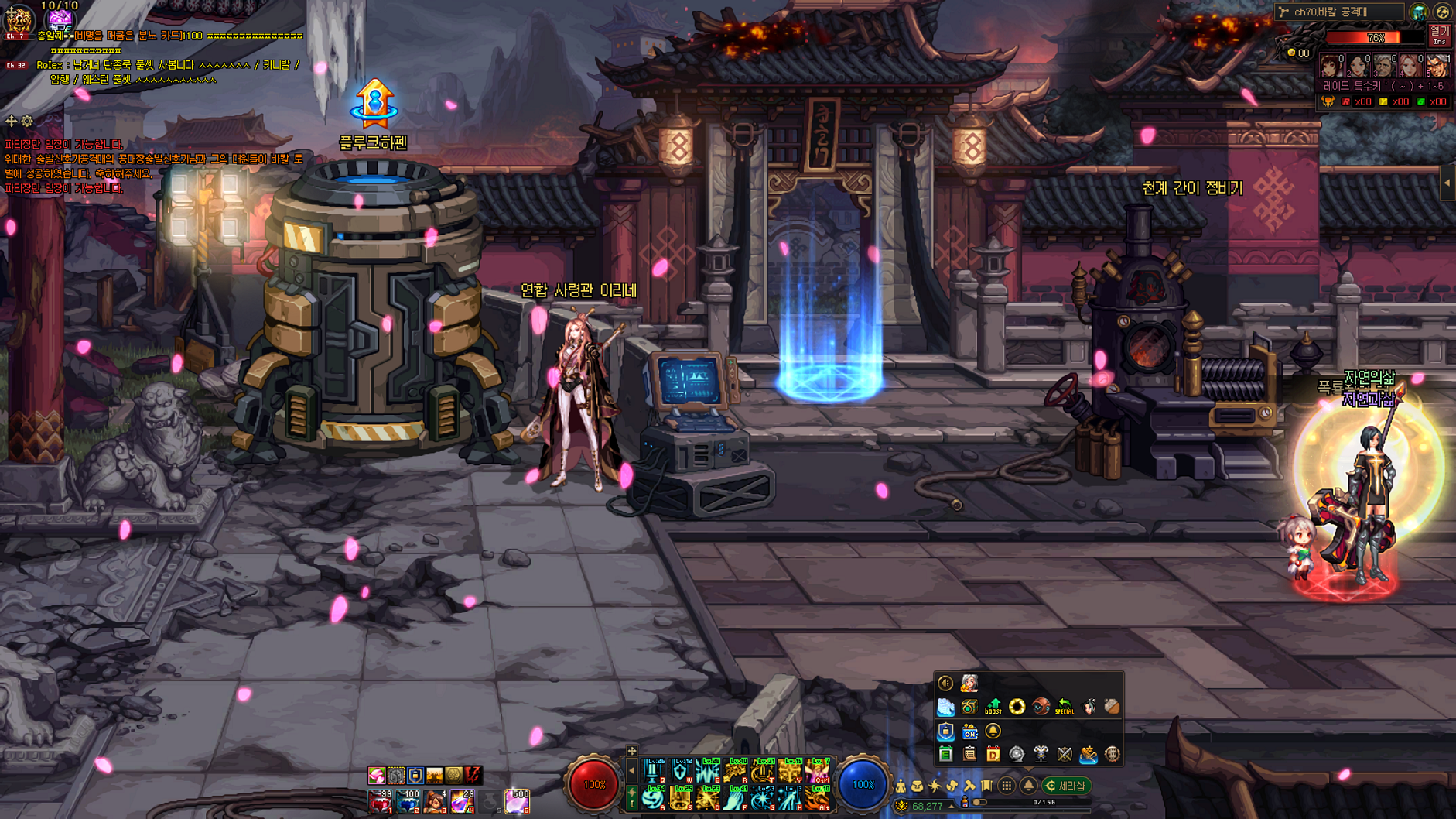Toggle the speaker sound icon
1456x819 pixels.
click(945, 683)
